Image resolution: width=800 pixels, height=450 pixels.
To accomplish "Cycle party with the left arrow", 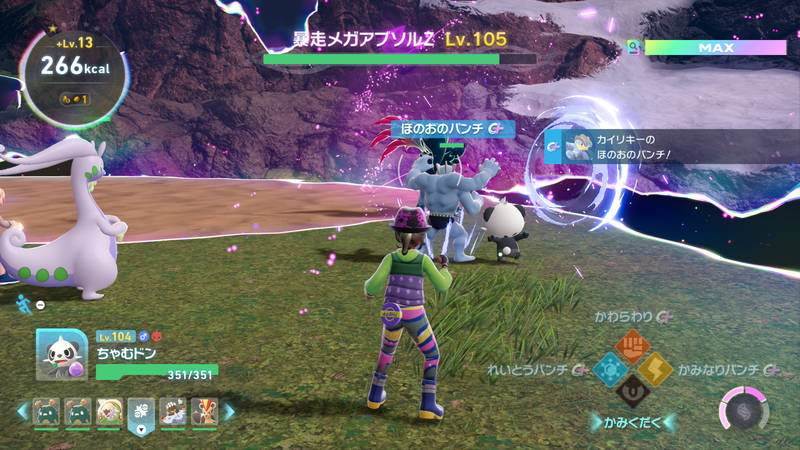I will tap(20, 411).
